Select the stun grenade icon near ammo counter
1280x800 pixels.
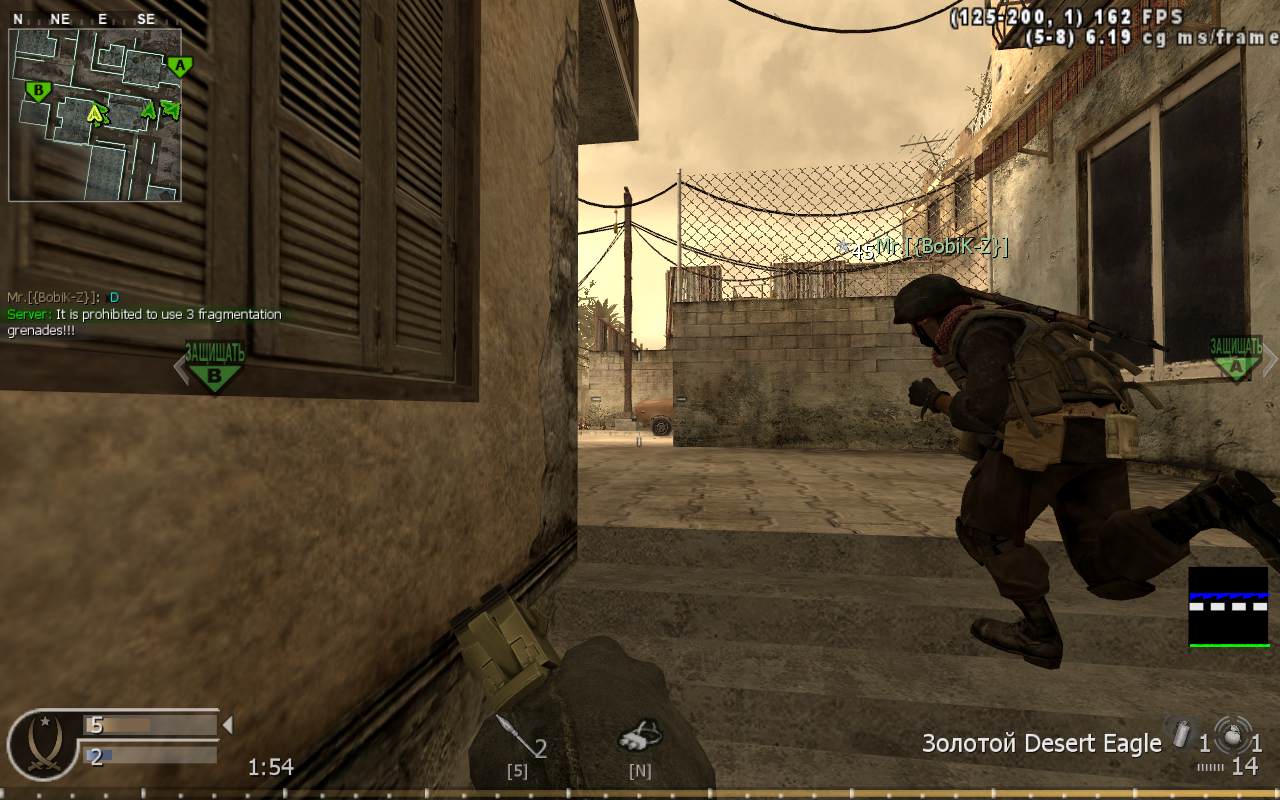click(x=1183, y=732)
